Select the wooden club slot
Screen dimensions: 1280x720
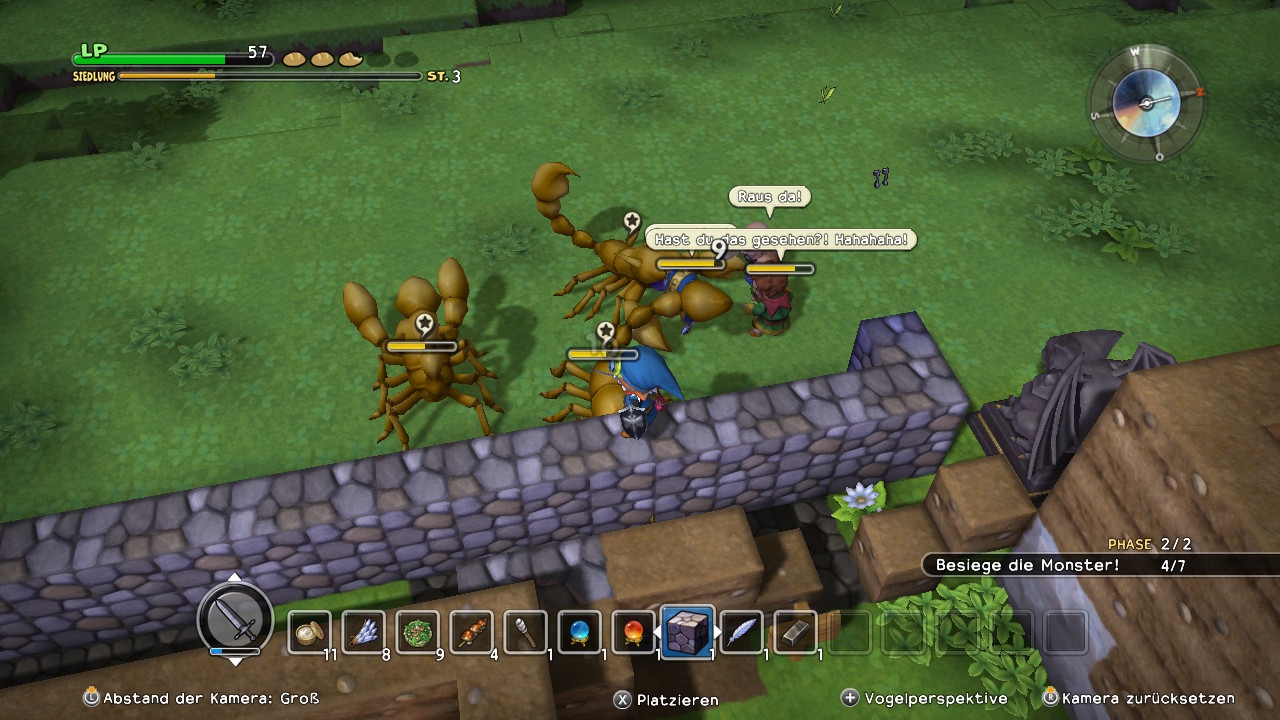point(526,632)
